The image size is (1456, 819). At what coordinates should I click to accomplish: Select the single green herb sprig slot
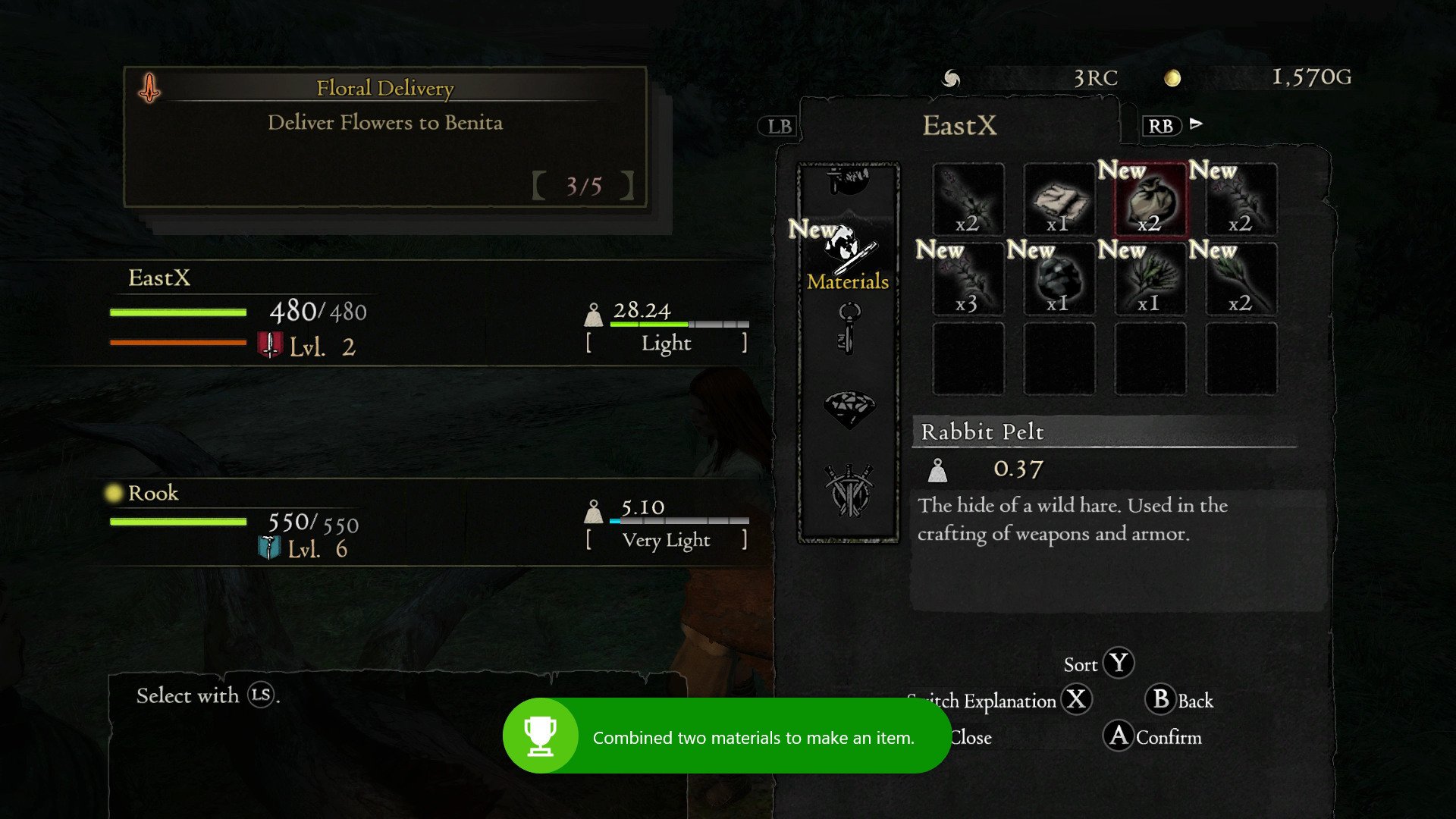point(1150,279)
